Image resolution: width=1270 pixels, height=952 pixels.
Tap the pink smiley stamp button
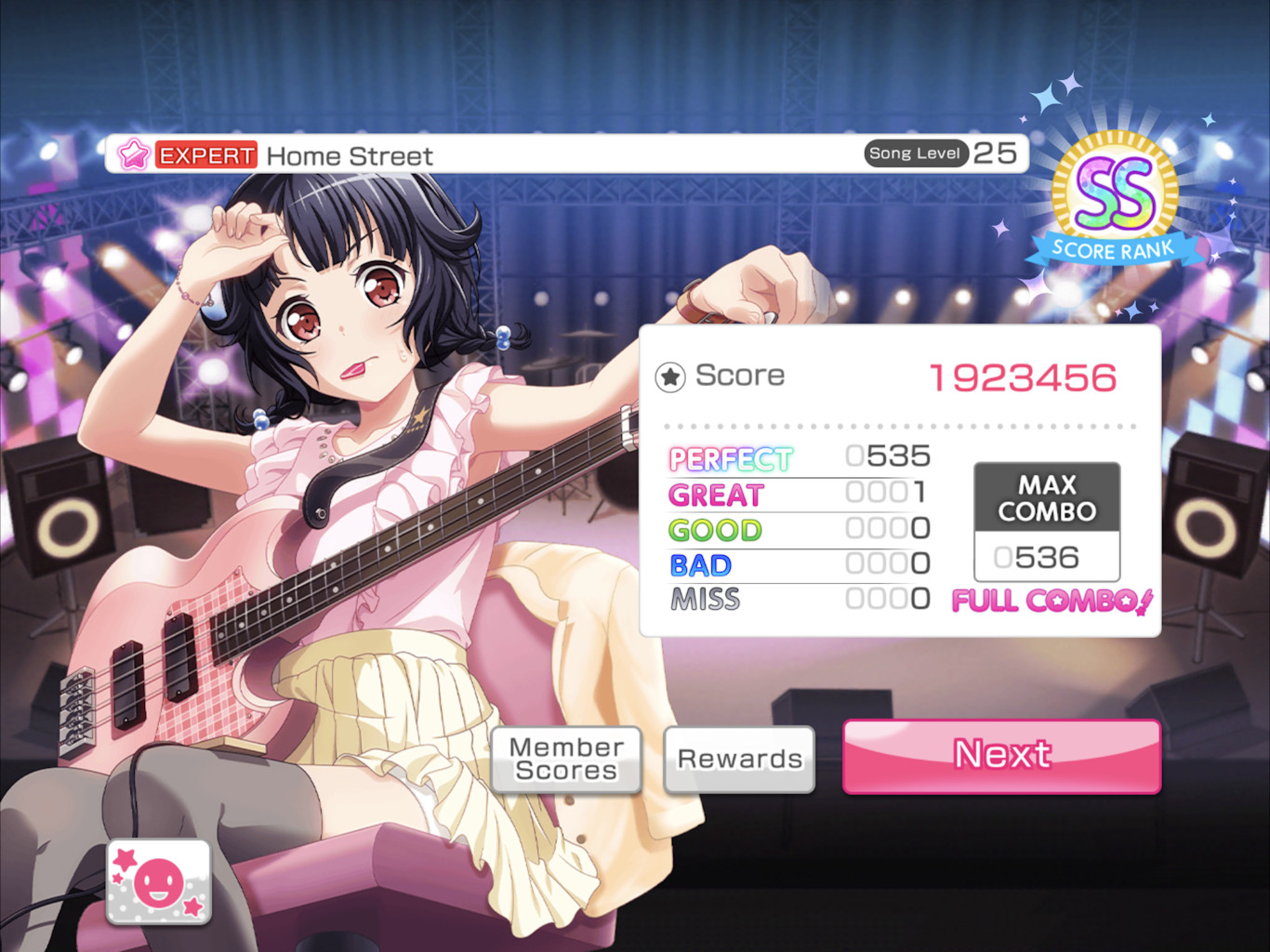(x=159, y=882)
